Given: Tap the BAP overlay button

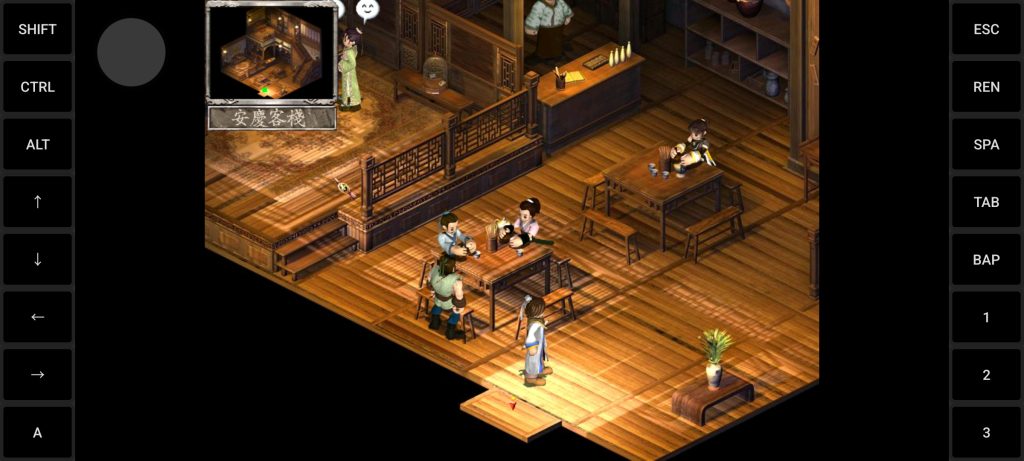Looking at the screenshot, I should click(986, 259).
